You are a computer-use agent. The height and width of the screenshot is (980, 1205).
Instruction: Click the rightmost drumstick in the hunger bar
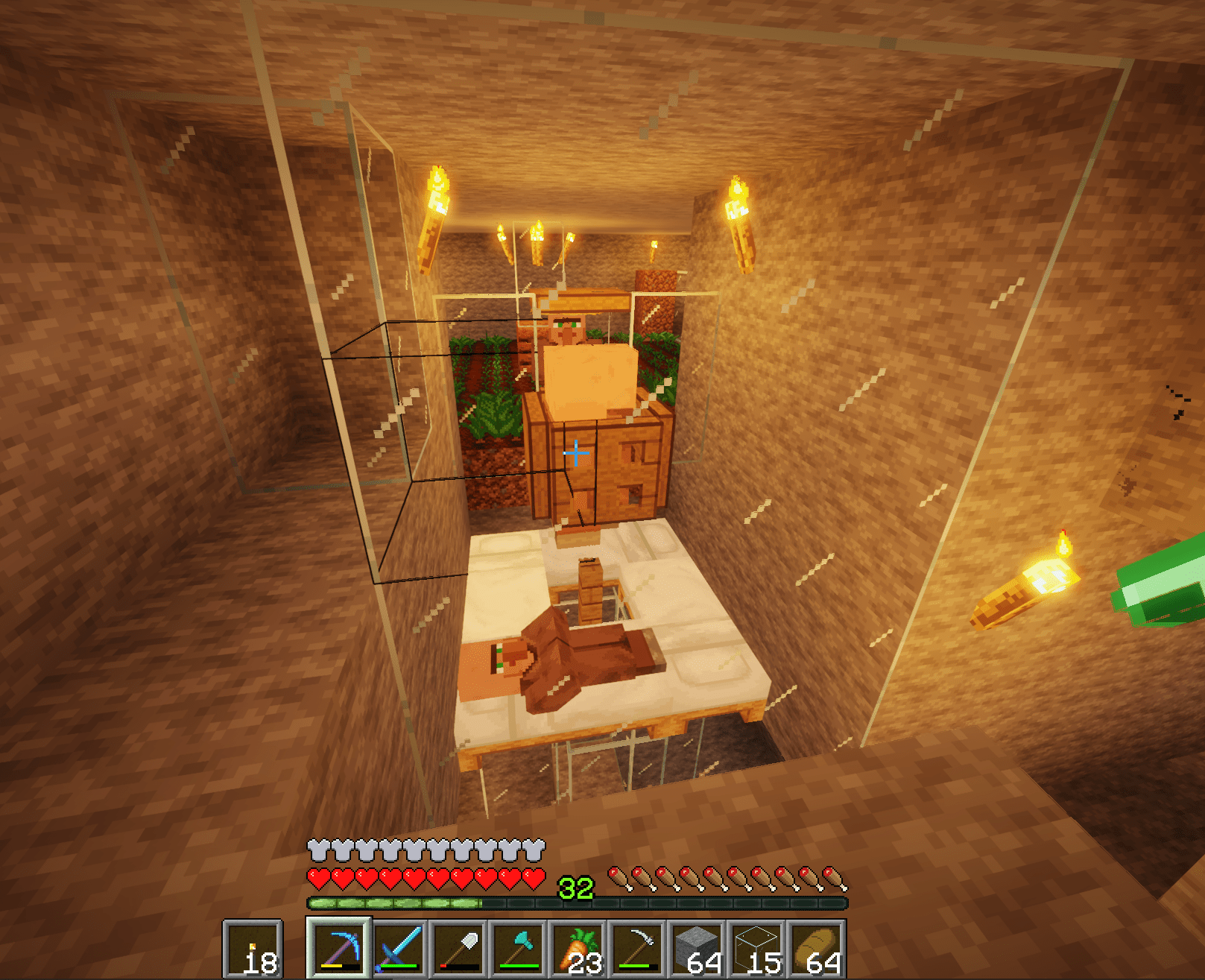point(829,878)
